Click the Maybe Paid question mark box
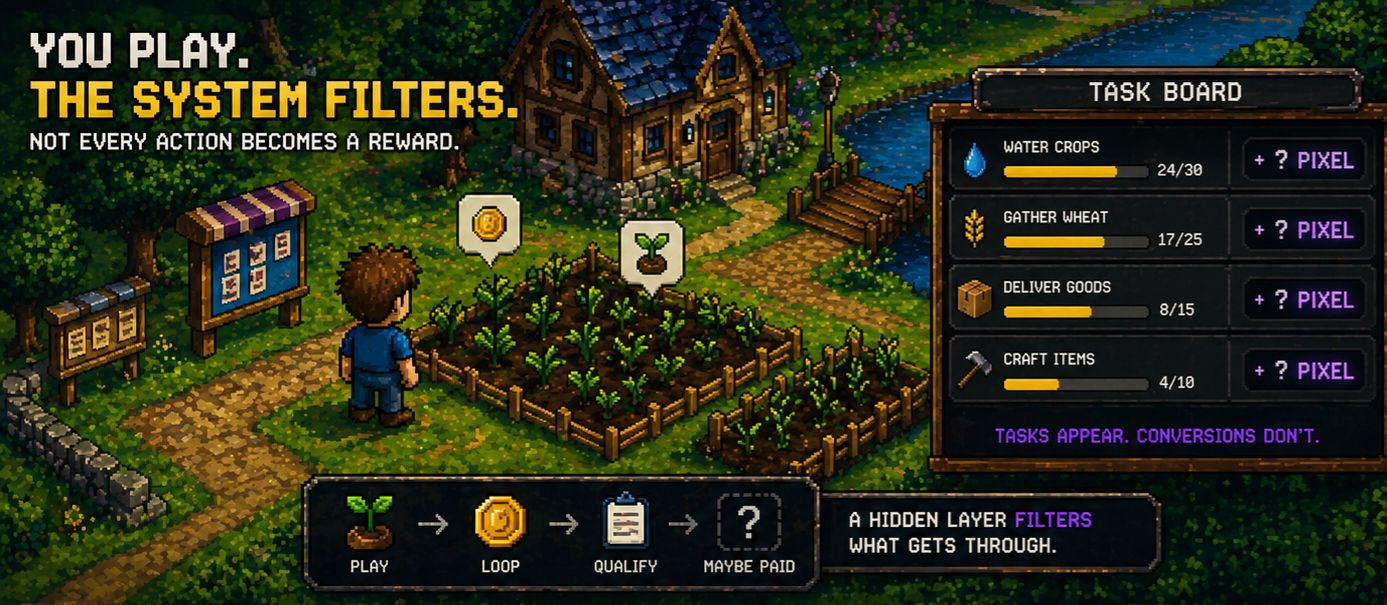Screen dimensions: 1387x605 coord(749,522)
